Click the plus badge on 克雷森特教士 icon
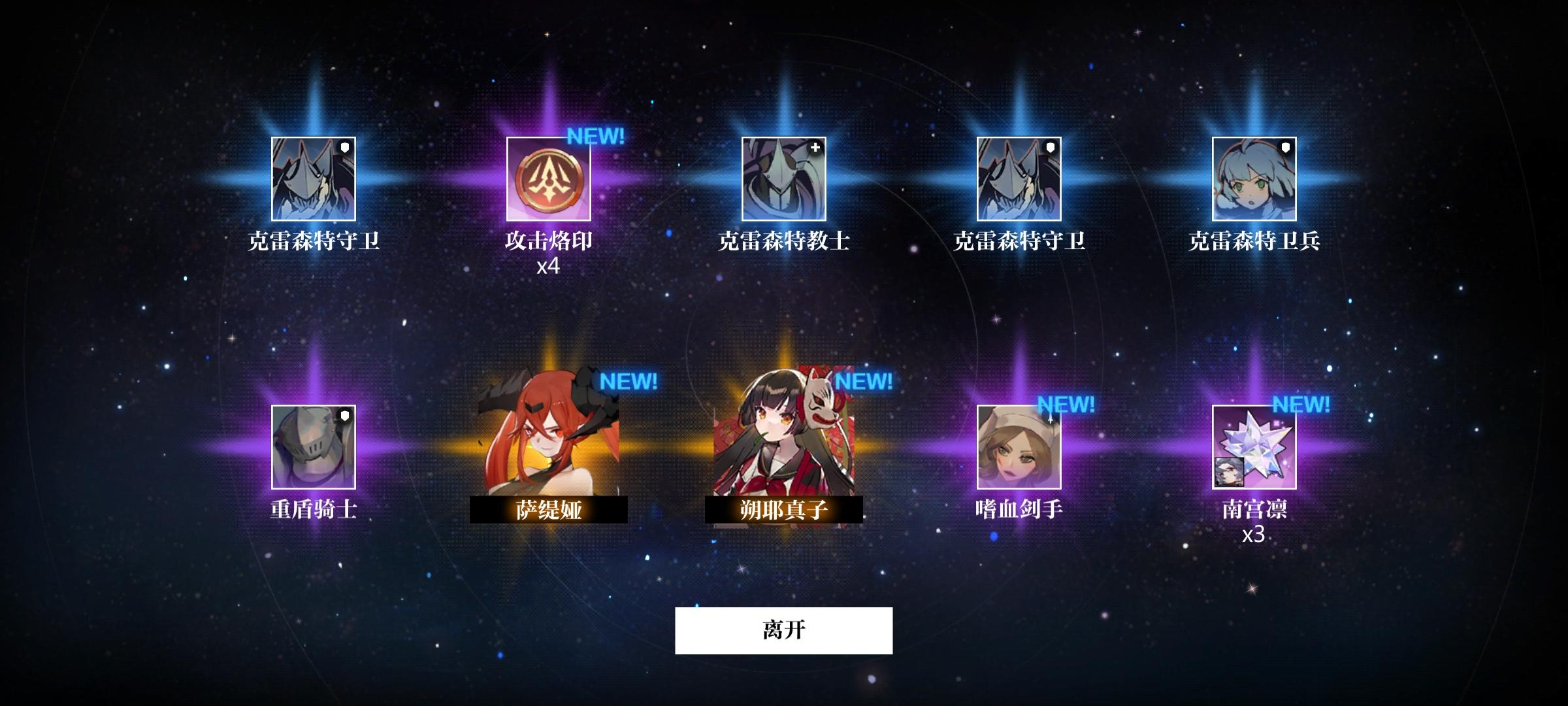 (815, 149)
